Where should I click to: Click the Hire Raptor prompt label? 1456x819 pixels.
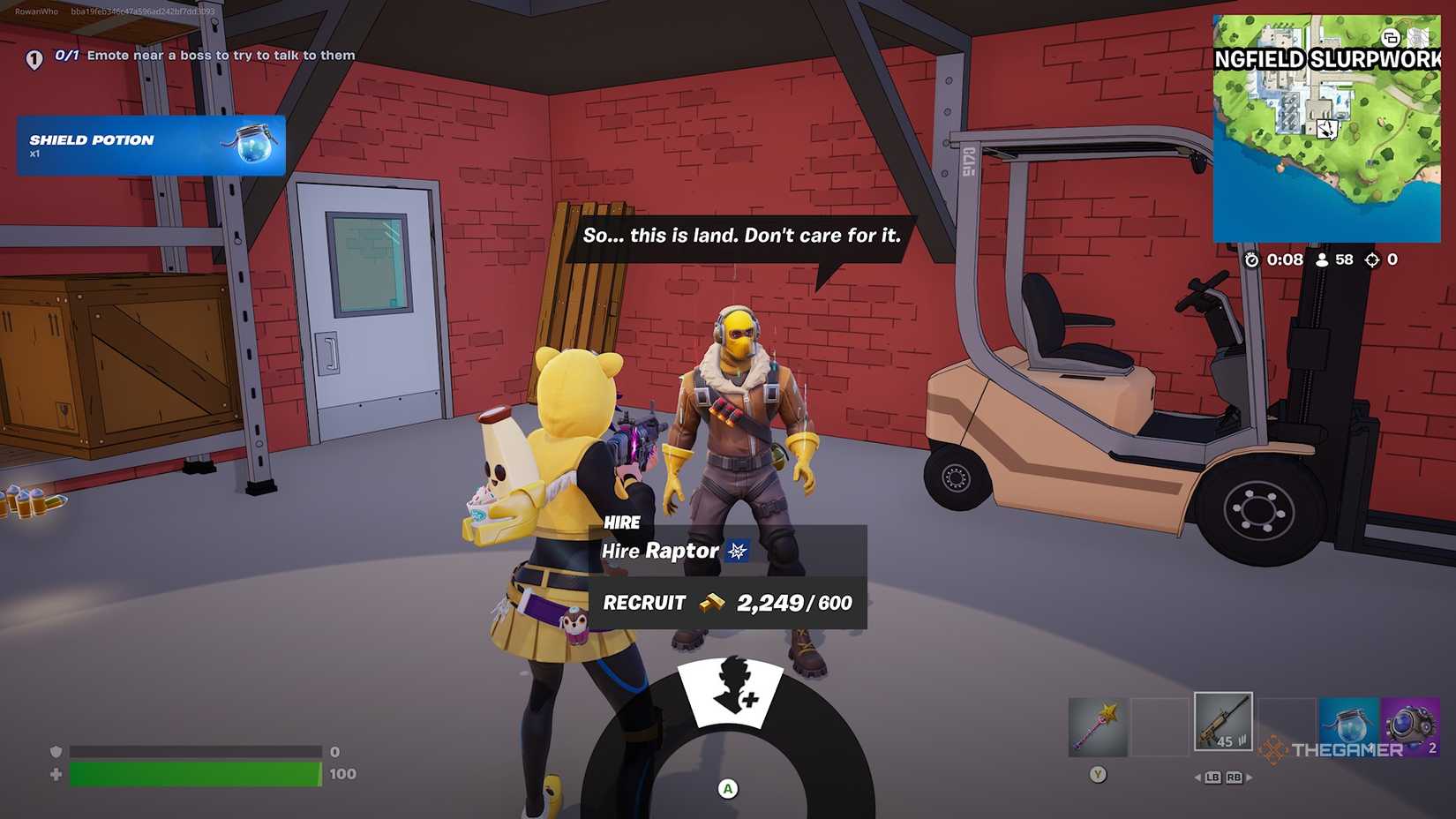pos(660,552)
